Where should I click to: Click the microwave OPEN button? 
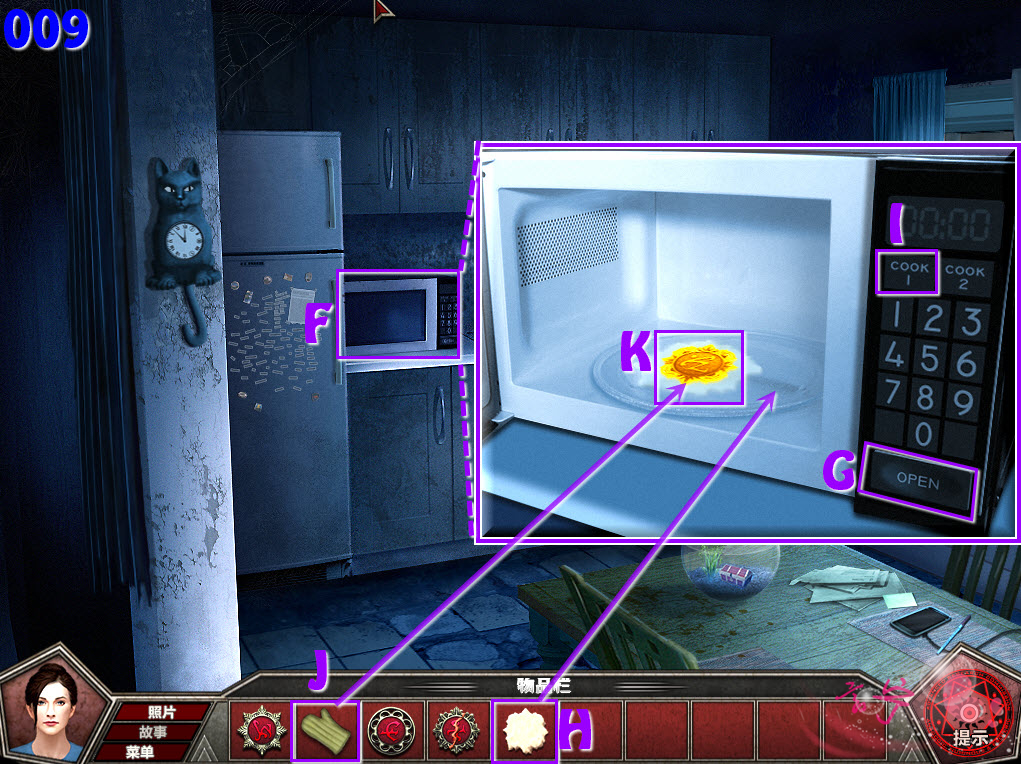tap(918, 481)
